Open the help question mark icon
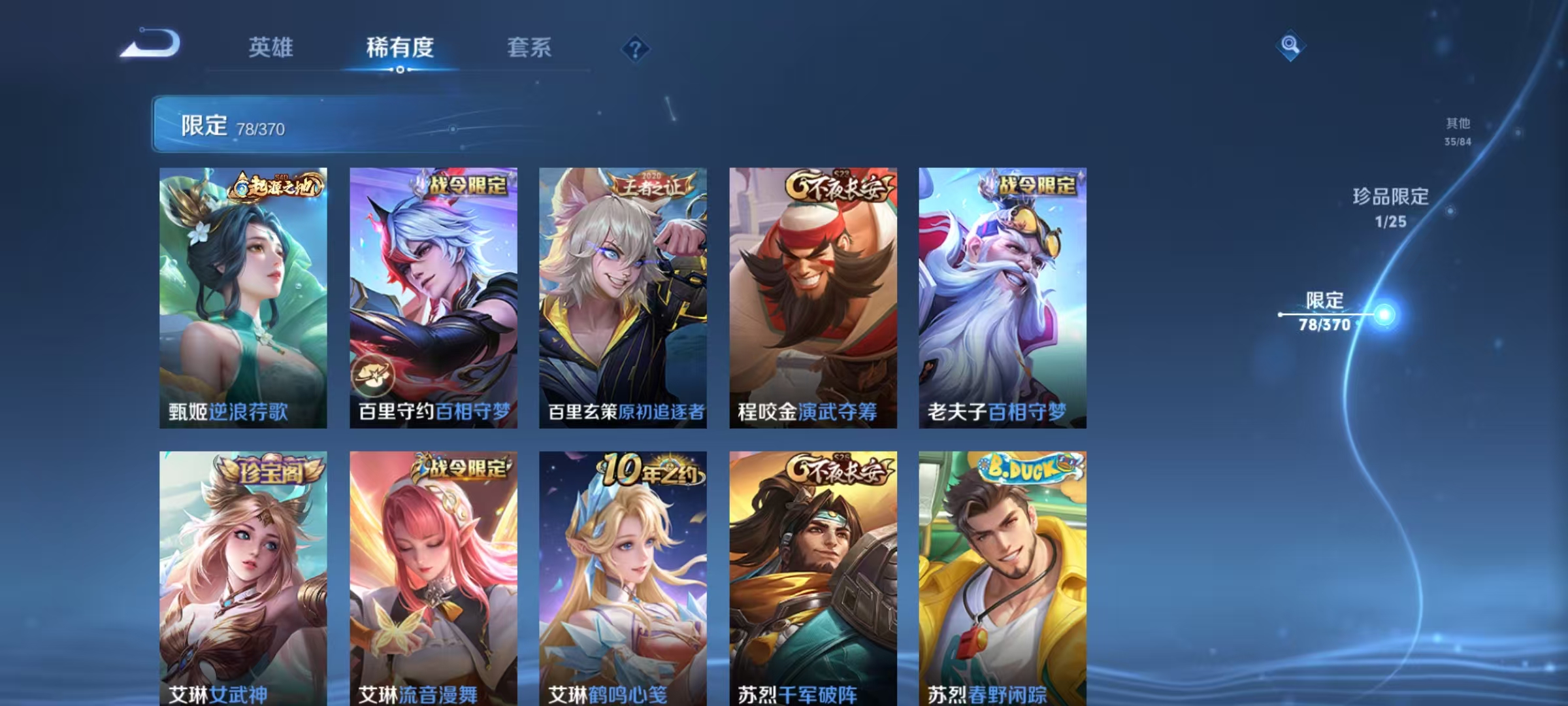 coord(636,48)
